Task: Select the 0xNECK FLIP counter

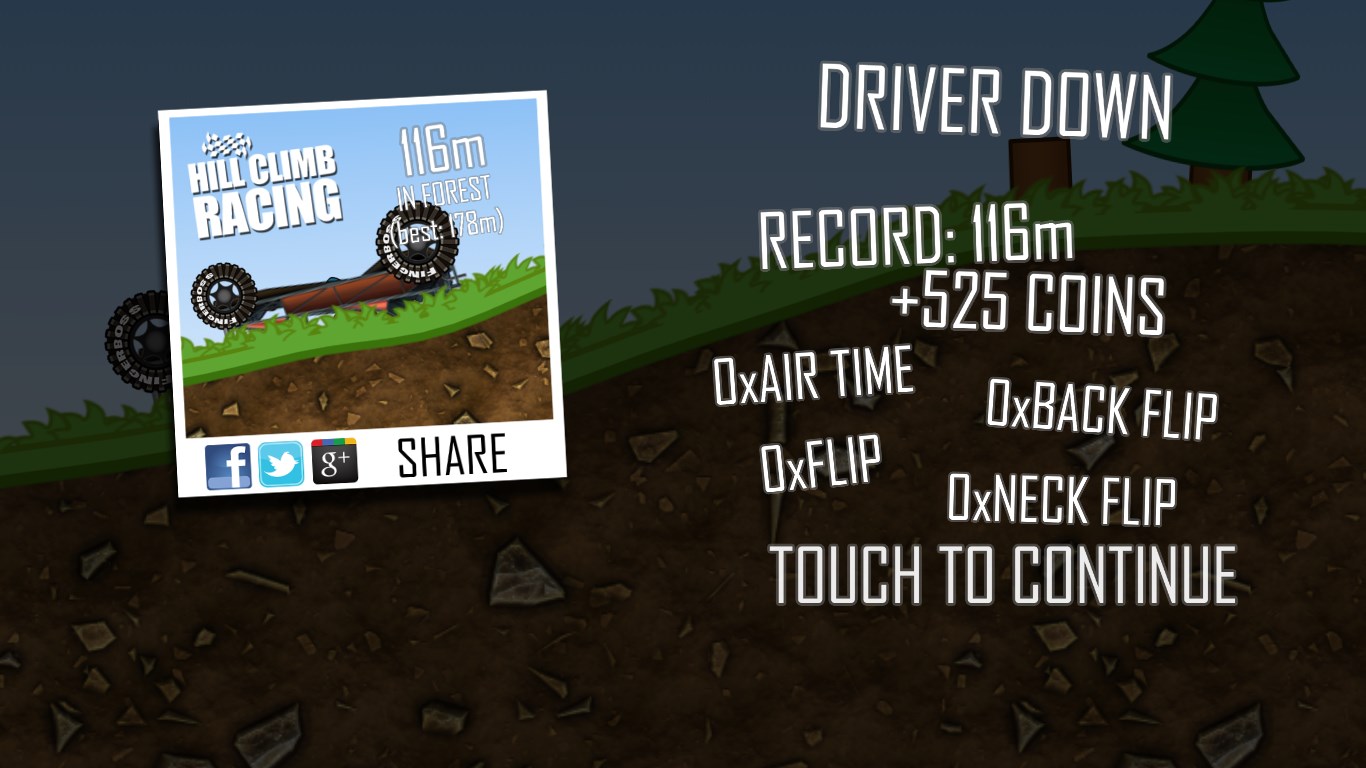Action: 1061,499
